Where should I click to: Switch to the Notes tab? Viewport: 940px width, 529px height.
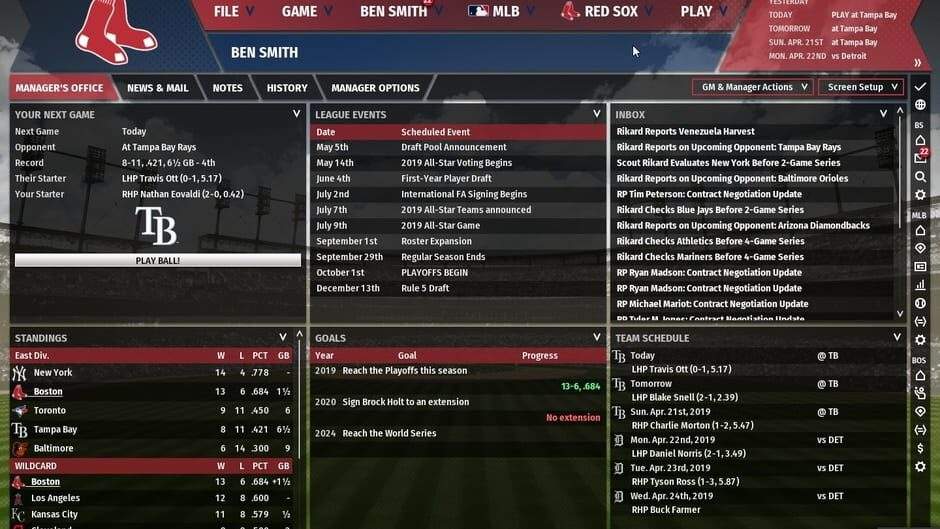click(227, 88)
